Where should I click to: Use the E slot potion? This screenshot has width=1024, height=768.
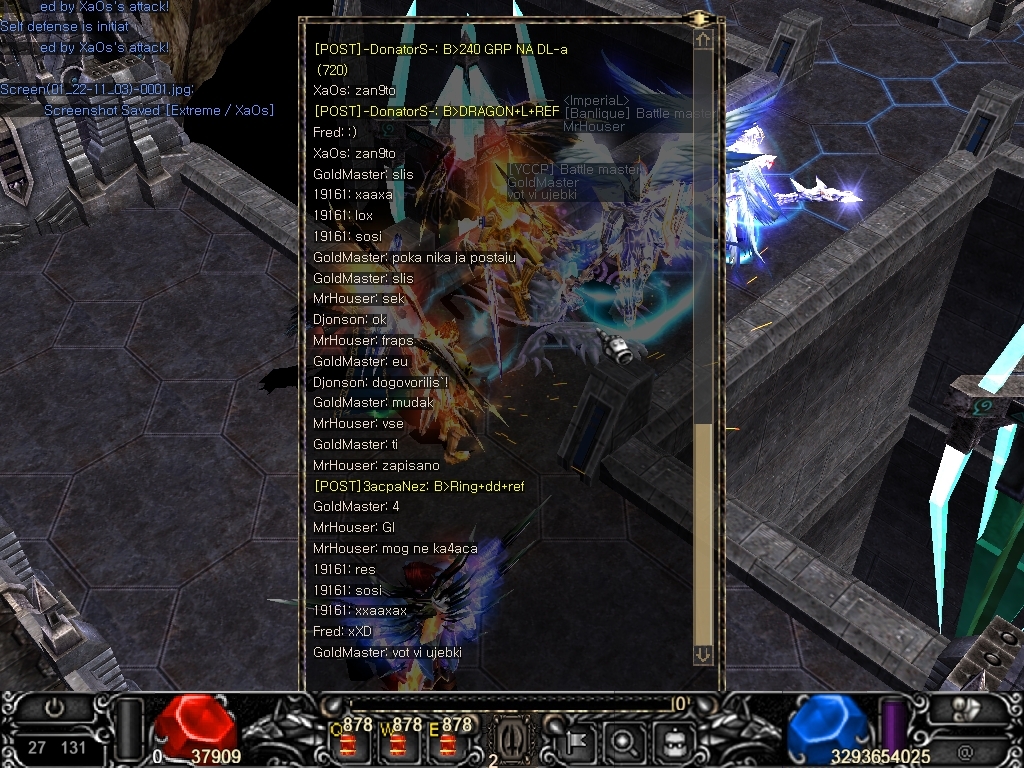(x=447, y=742)
